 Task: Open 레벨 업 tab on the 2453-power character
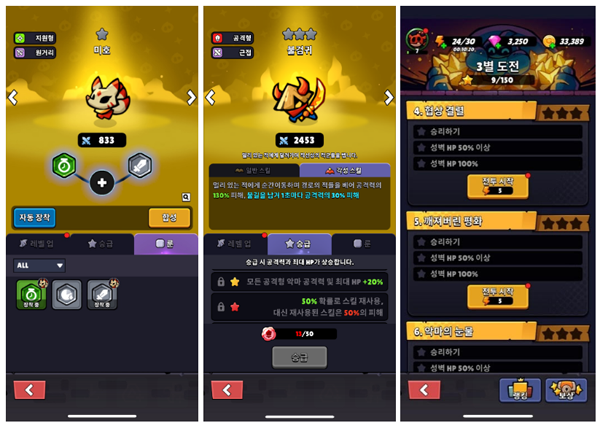pyautogui.click(x=236, y=243)
